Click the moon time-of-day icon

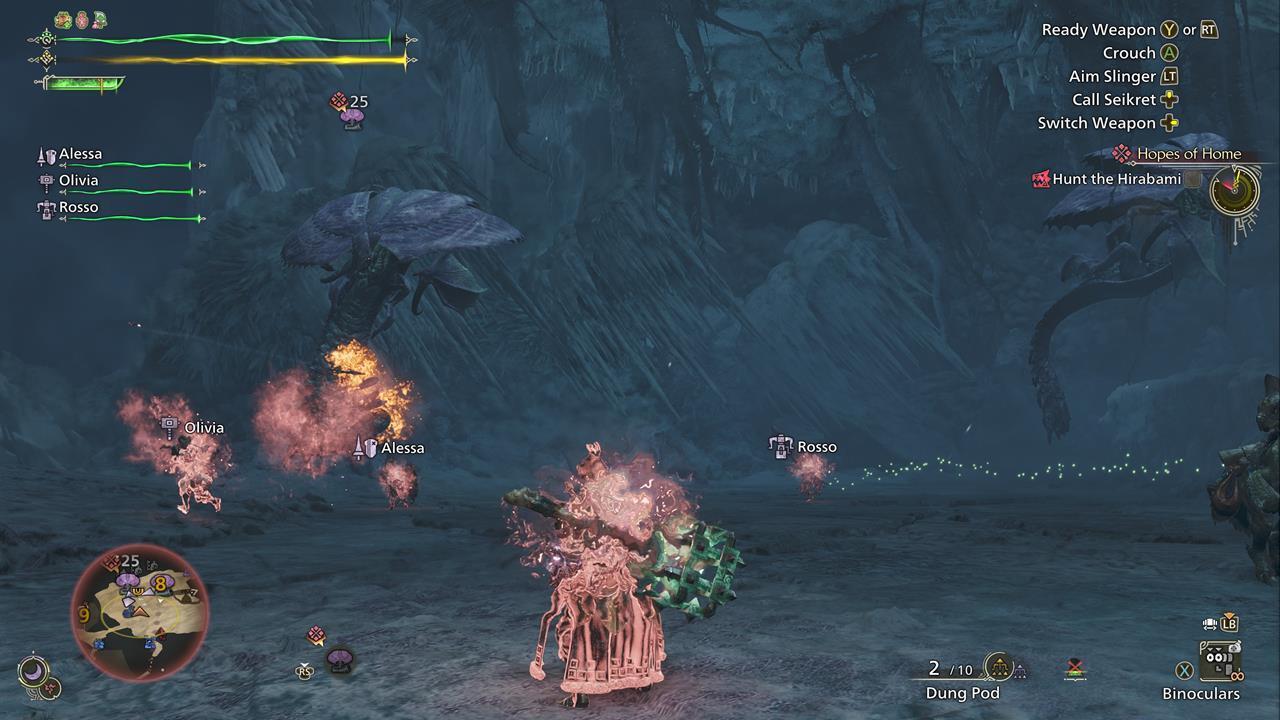pyautogui.click(x=33, y=671)
